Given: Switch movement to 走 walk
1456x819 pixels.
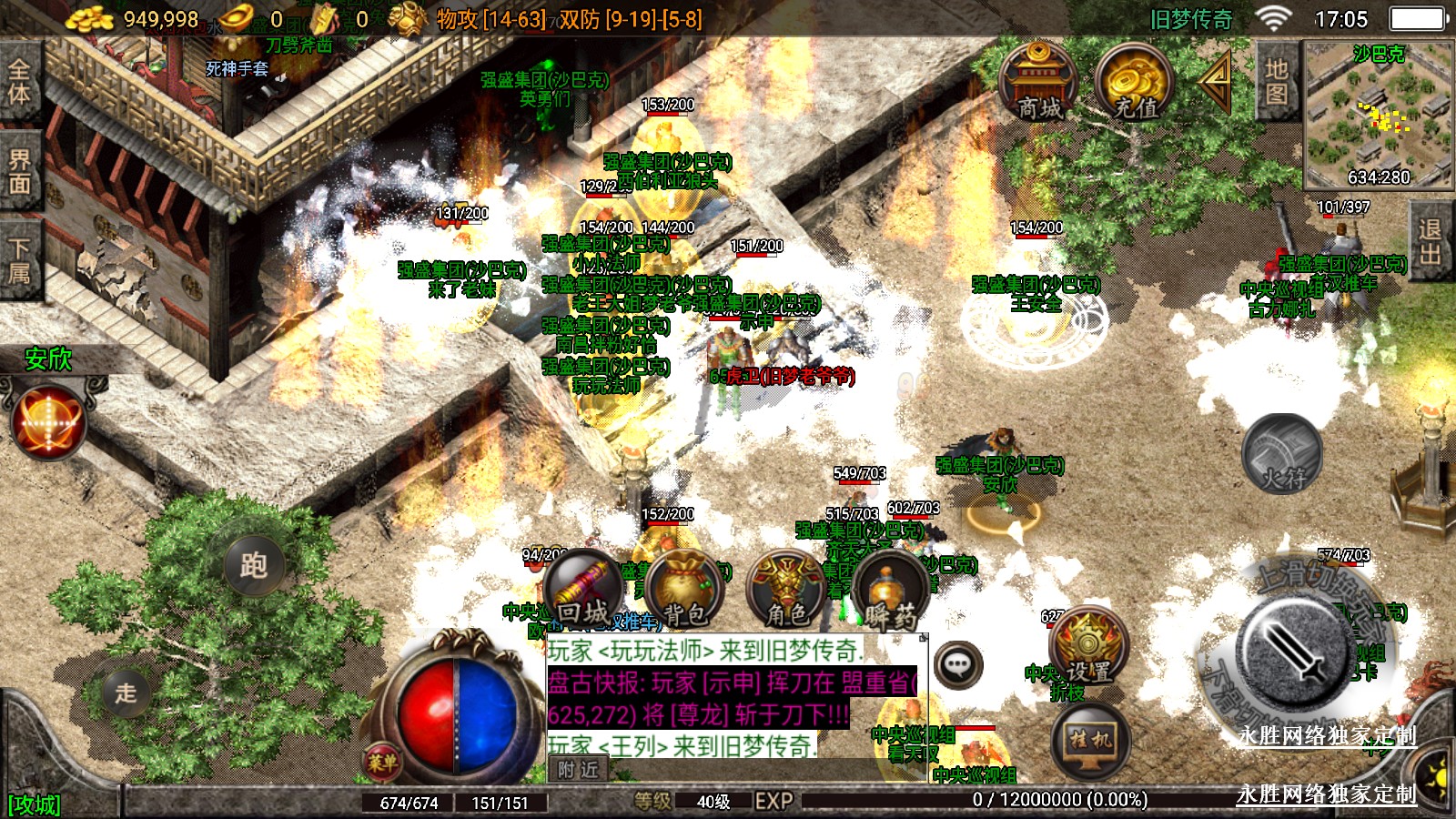Looking at the screenshot, I should click(126, 693).
